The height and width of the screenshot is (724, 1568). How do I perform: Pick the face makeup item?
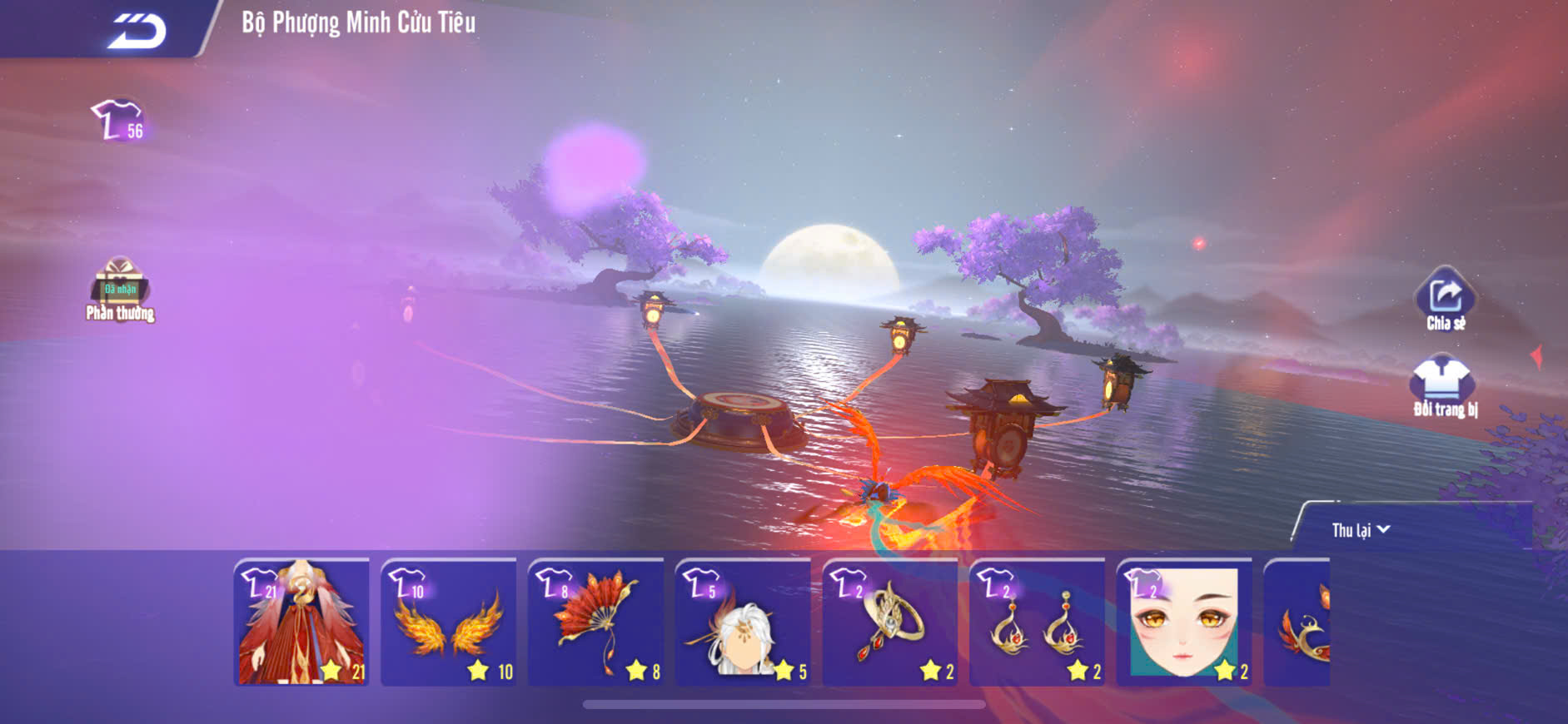pos(1184,622)
